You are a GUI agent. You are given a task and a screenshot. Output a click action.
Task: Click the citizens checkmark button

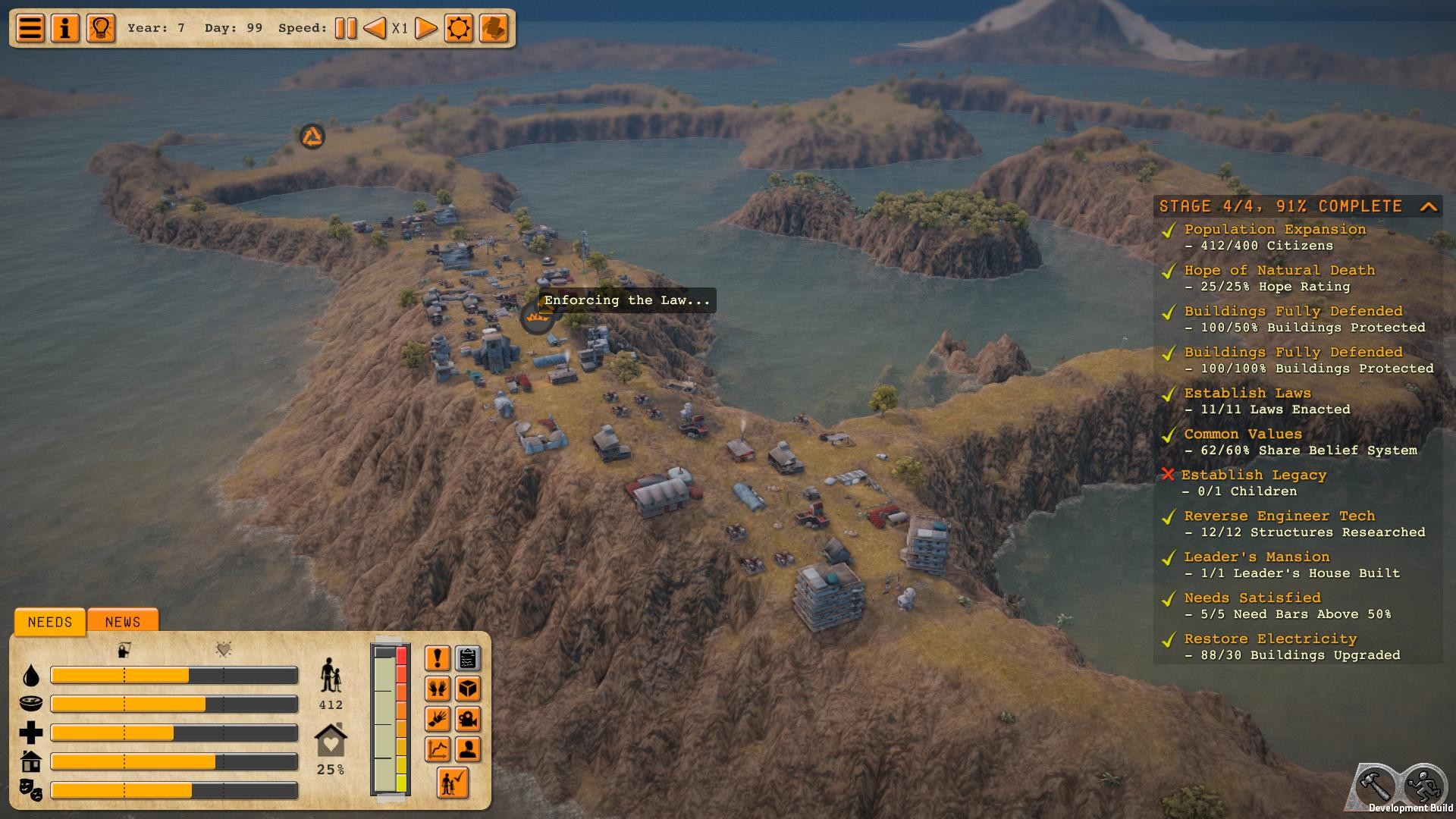pyautogui.click(x=453, y=783)
